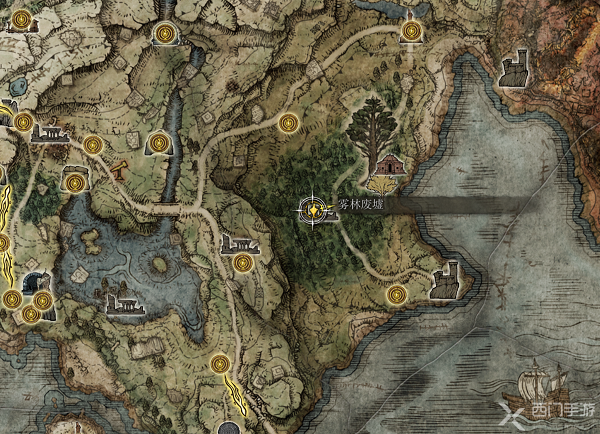Choose the site of grace northwest of the Minor Erdtree
The width and height of the screenshot is (600, 434).
tap(288, 123)
